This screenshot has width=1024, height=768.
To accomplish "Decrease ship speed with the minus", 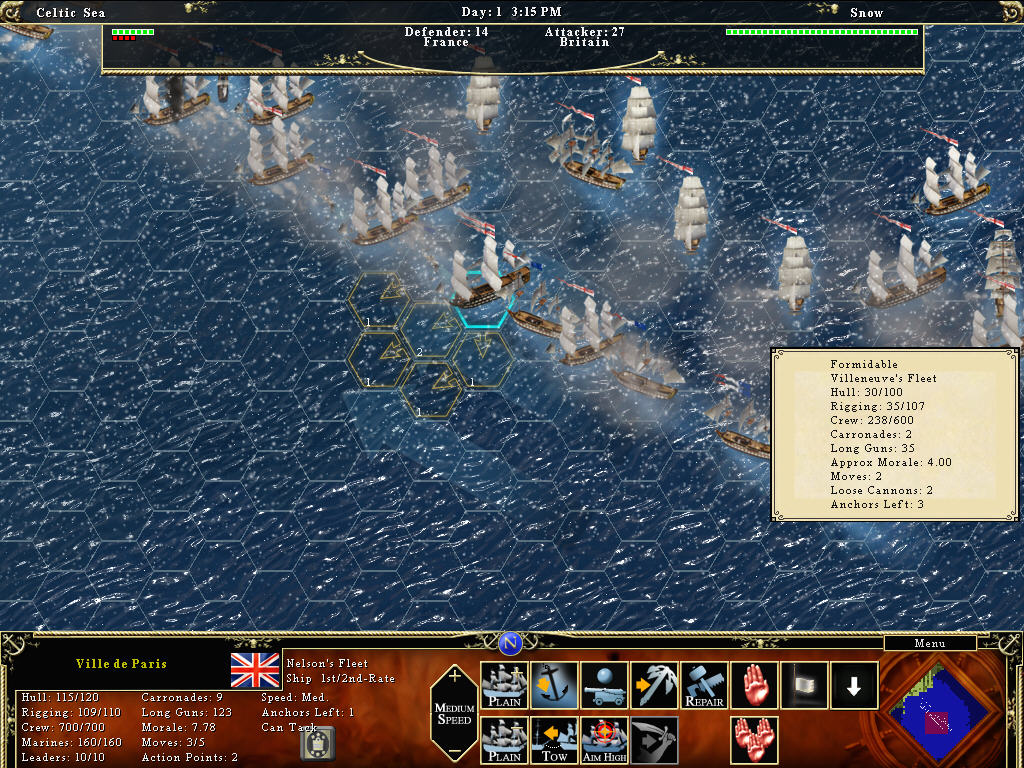I will pyautogui.click(x=455, y=751).
